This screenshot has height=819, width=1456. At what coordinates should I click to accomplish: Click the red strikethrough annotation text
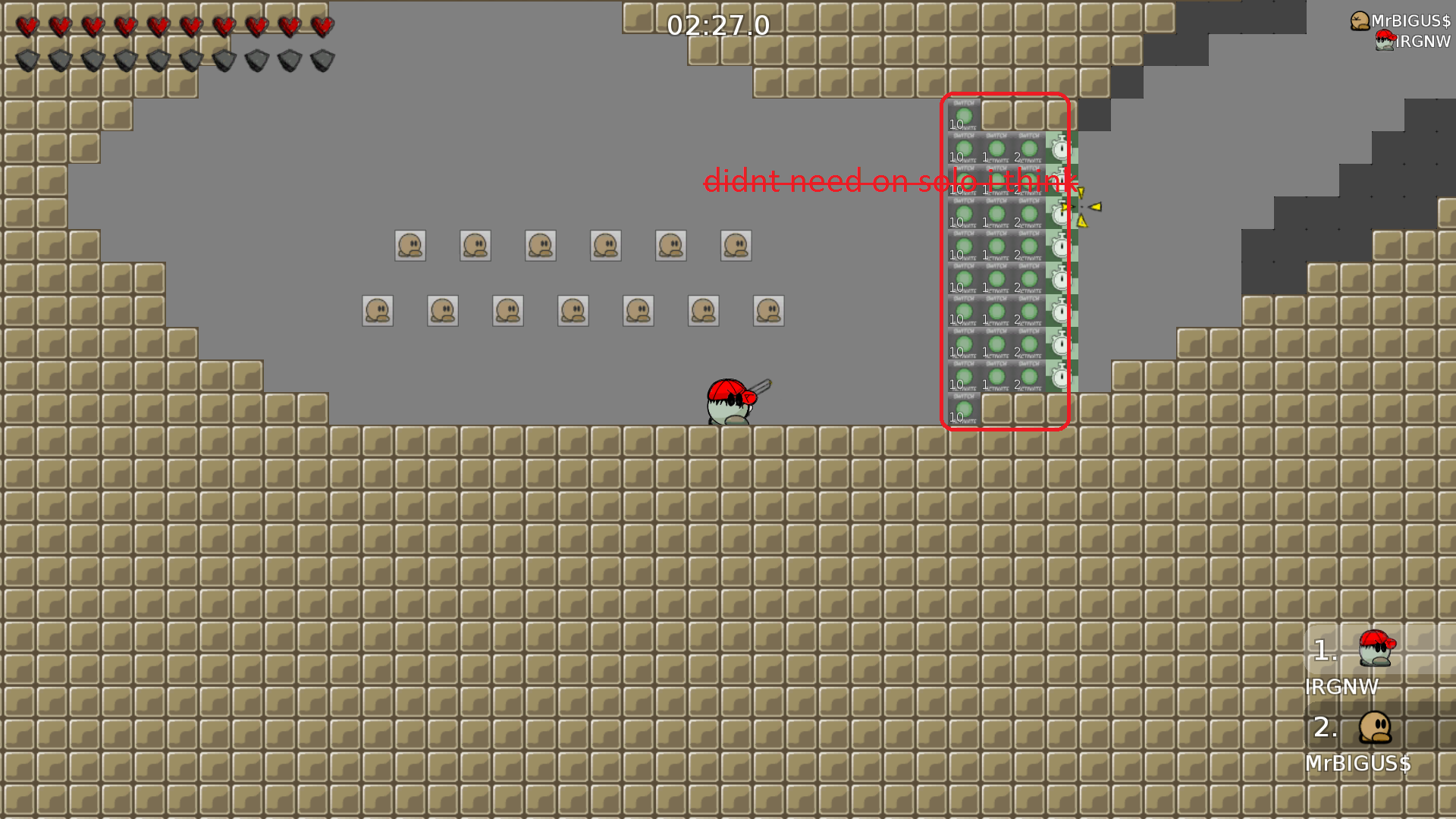pyautogui.click(x=893, y=181)
